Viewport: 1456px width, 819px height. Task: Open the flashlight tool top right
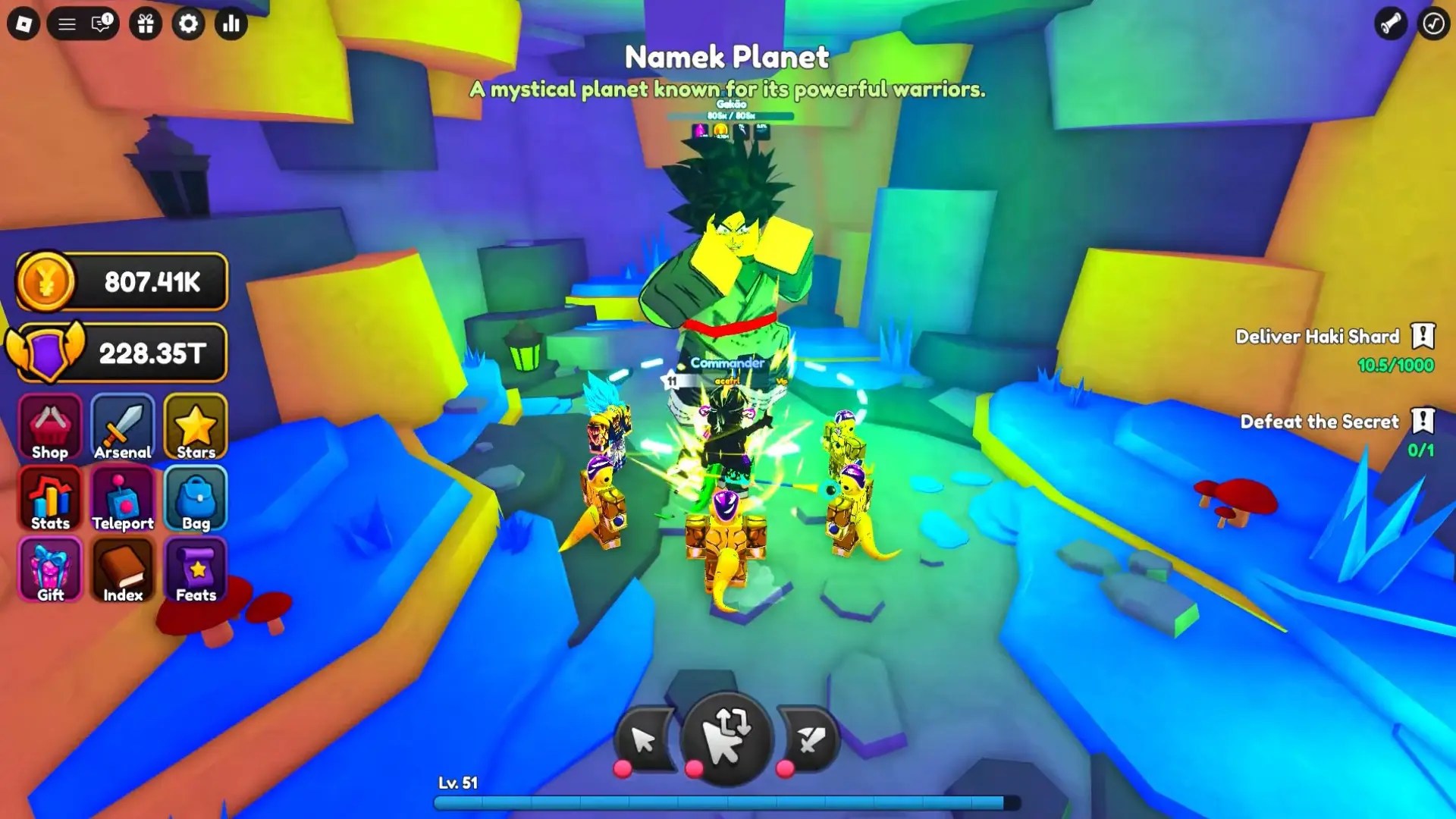(1392, 24)
